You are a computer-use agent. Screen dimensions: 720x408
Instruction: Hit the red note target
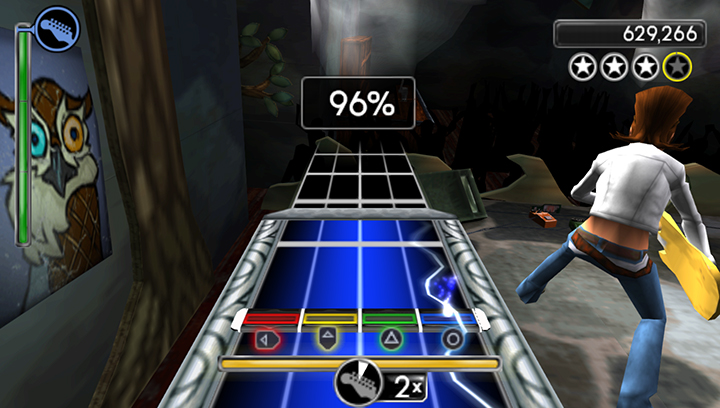pos(268,339)
